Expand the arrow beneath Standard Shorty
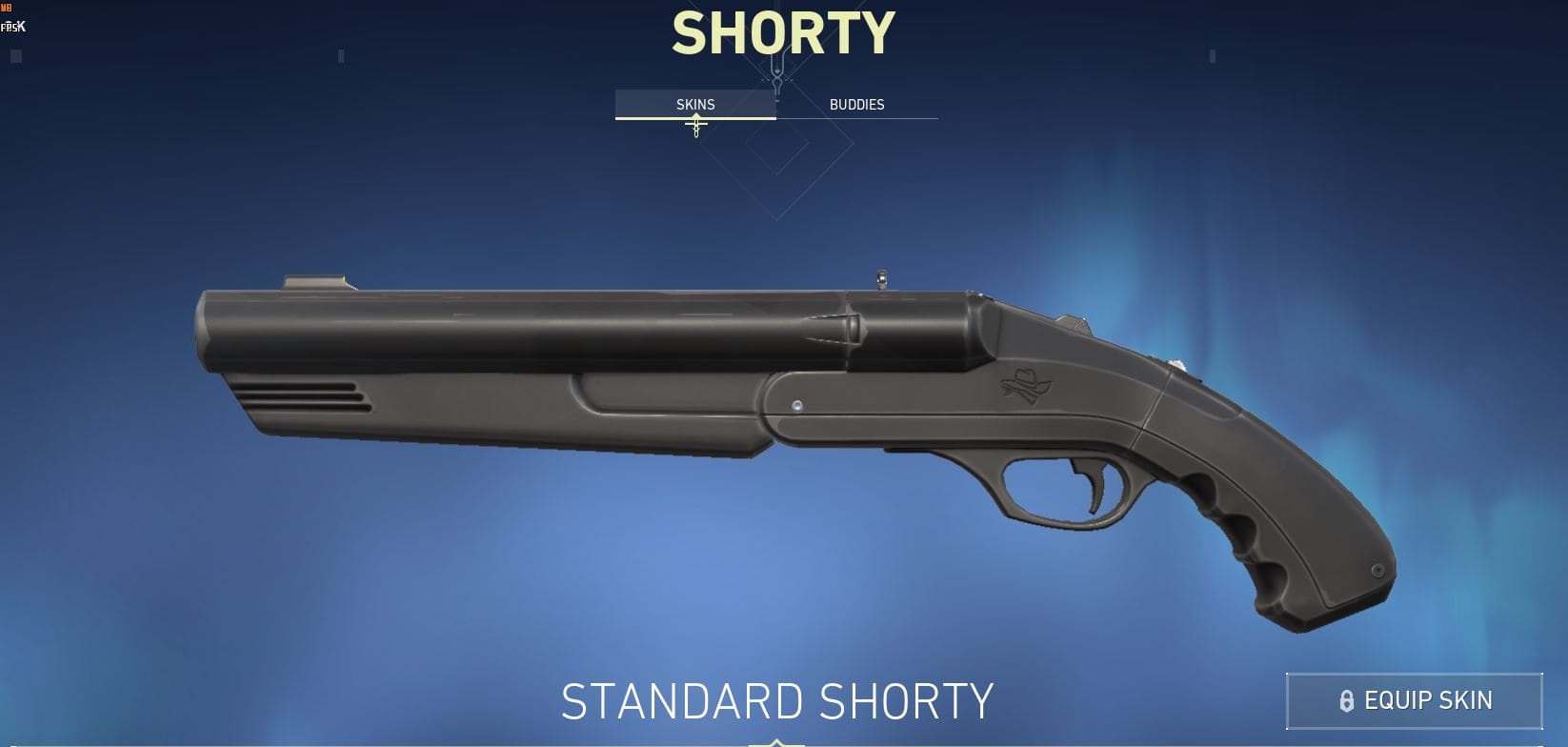 click(x=775, y=743)
